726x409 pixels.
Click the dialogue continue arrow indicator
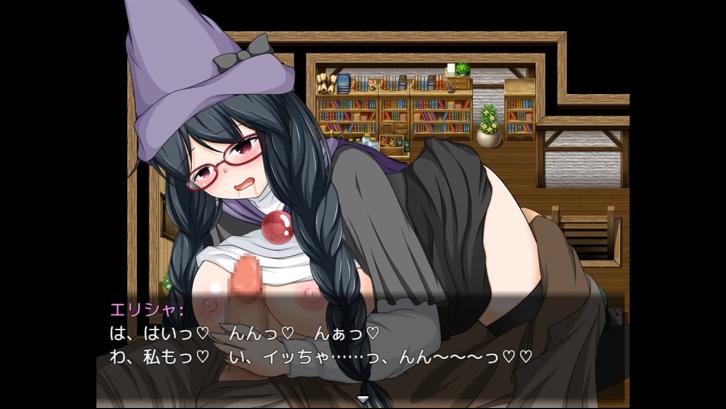[362, 401]
